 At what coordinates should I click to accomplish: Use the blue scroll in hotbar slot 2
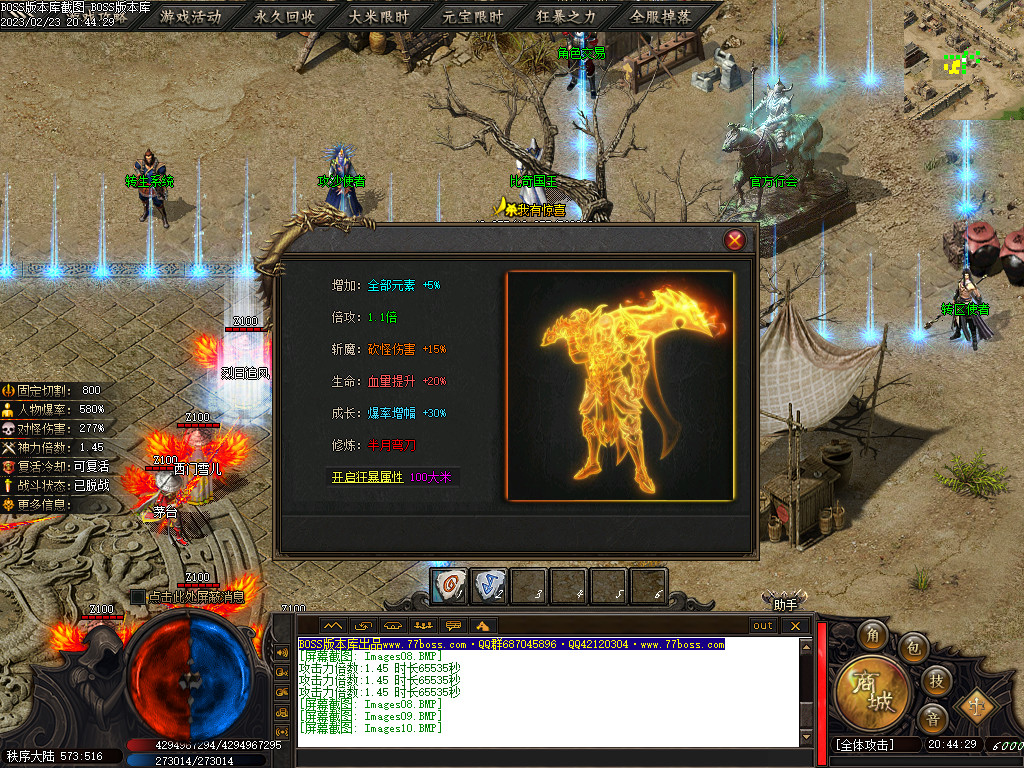click(489, 586)
